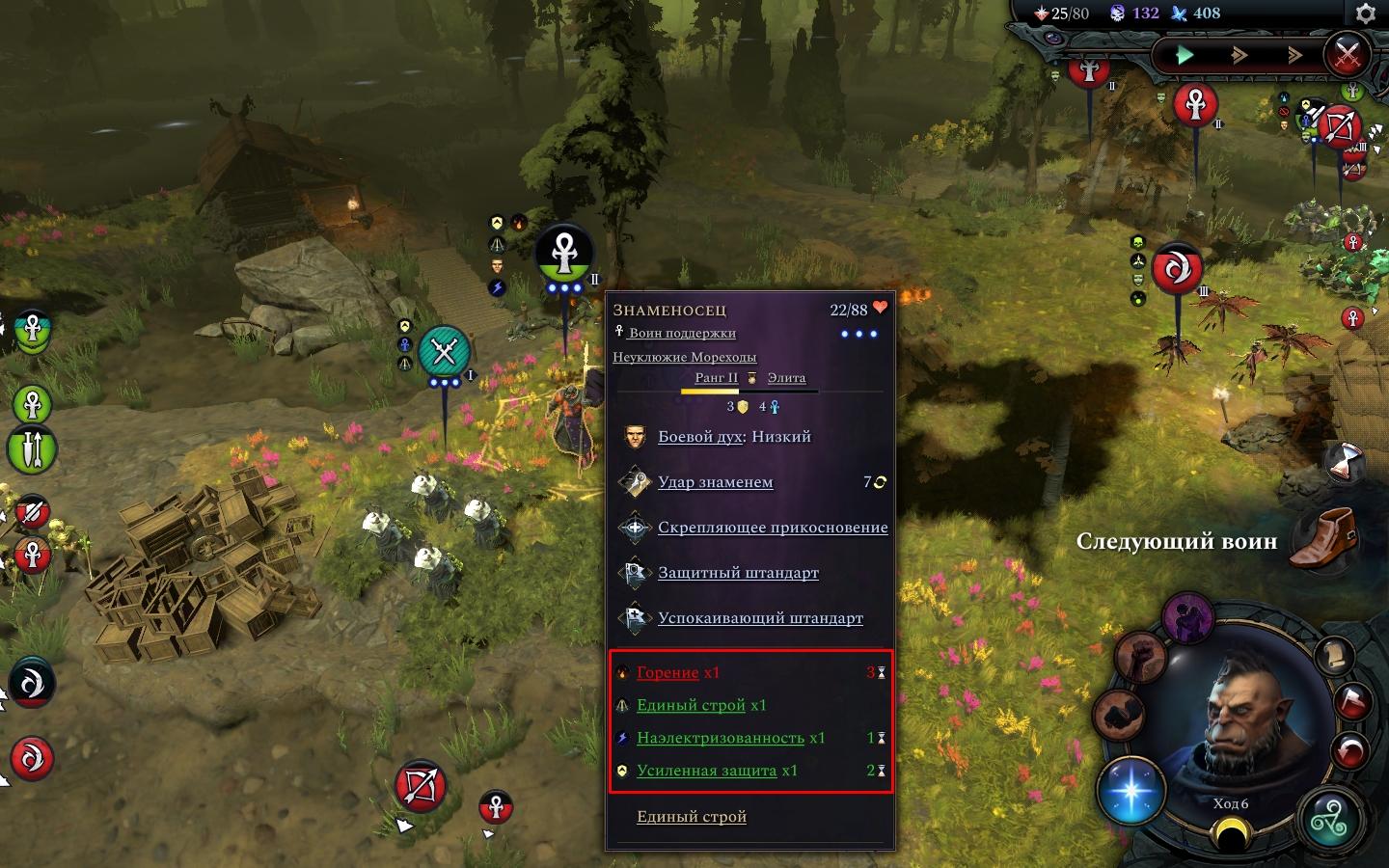
Task: Click the green play speed arrow
Action: (x=1185, y=55)
